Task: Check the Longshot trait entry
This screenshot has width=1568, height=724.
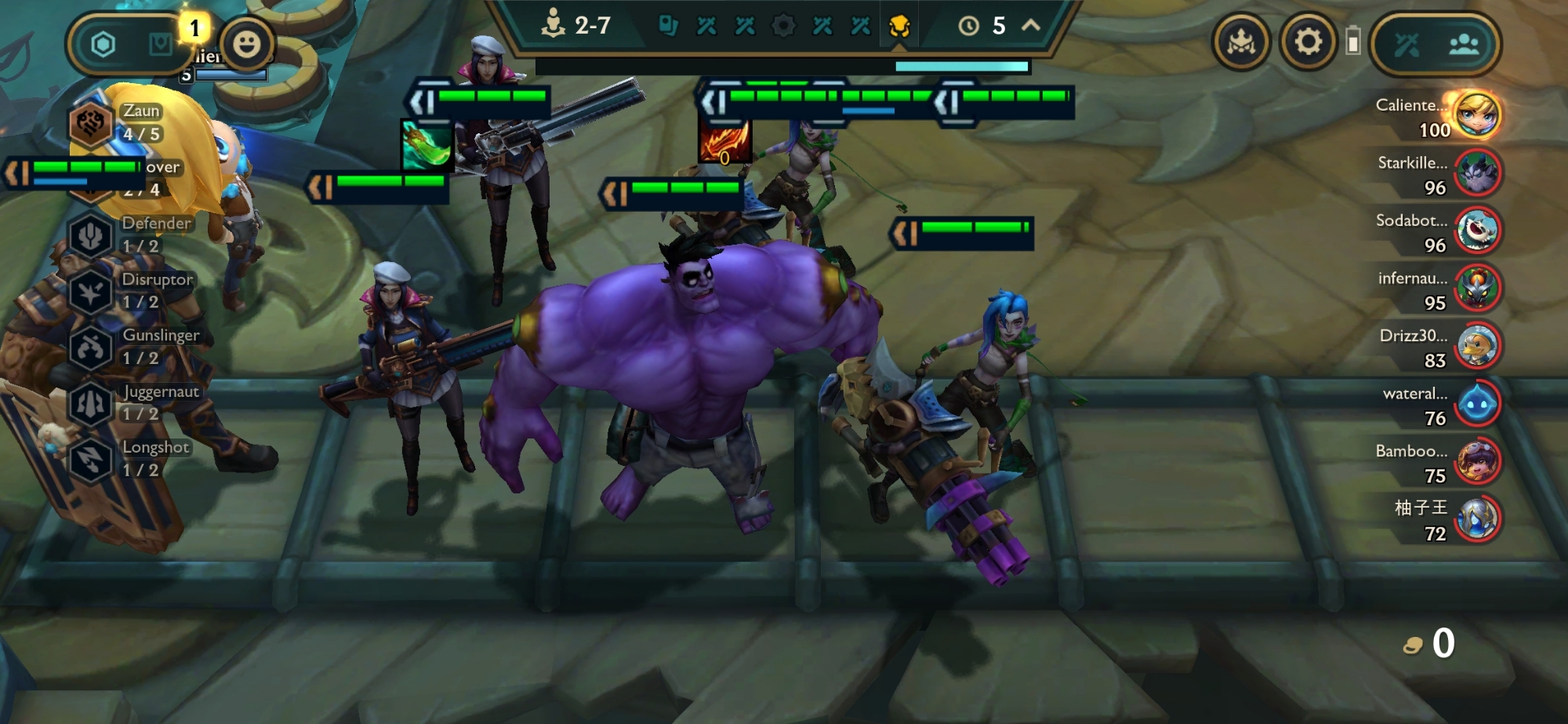Action: coord(91,459)
